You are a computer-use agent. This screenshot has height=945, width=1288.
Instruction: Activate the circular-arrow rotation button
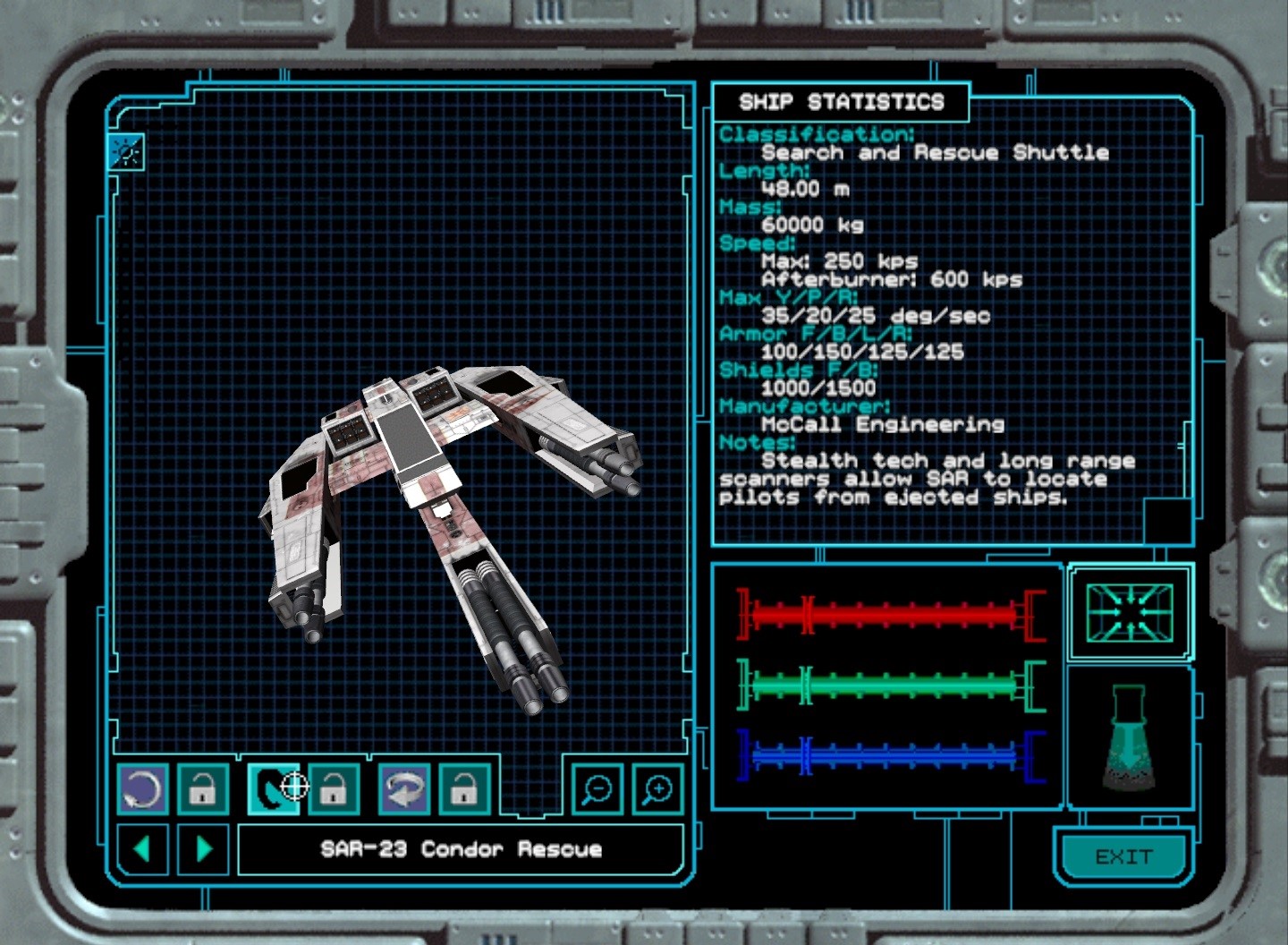(142, 789)
